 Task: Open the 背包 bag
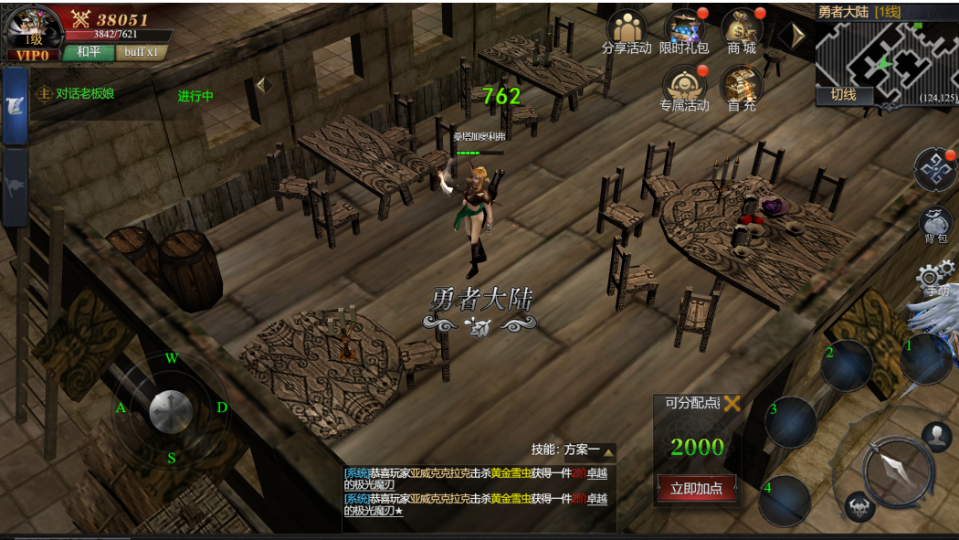[x=935, y=225]
